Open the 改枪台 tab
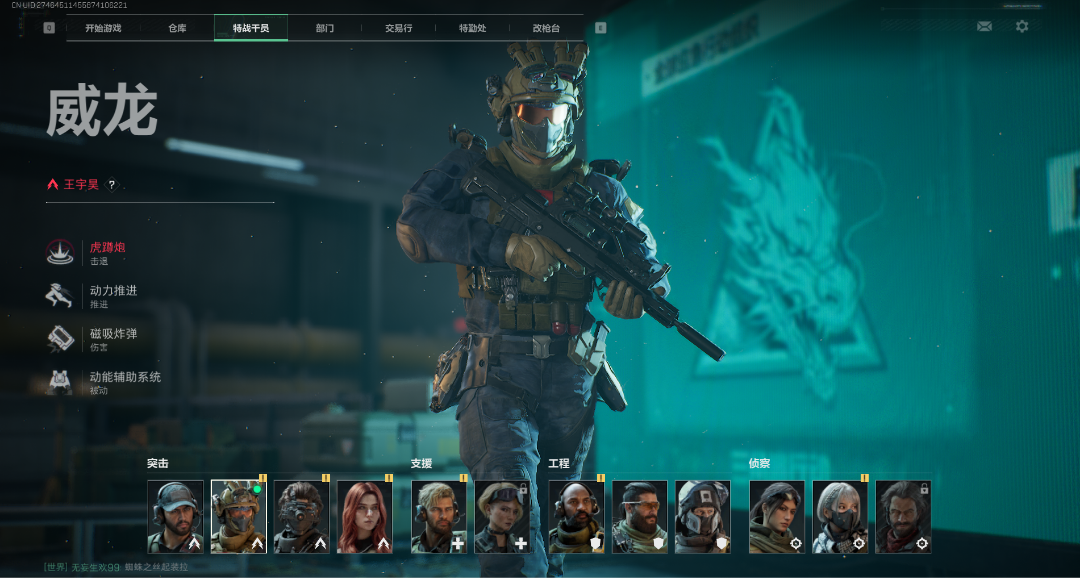This screenshot has width=1080, height=578. click(x=546, y=28)
